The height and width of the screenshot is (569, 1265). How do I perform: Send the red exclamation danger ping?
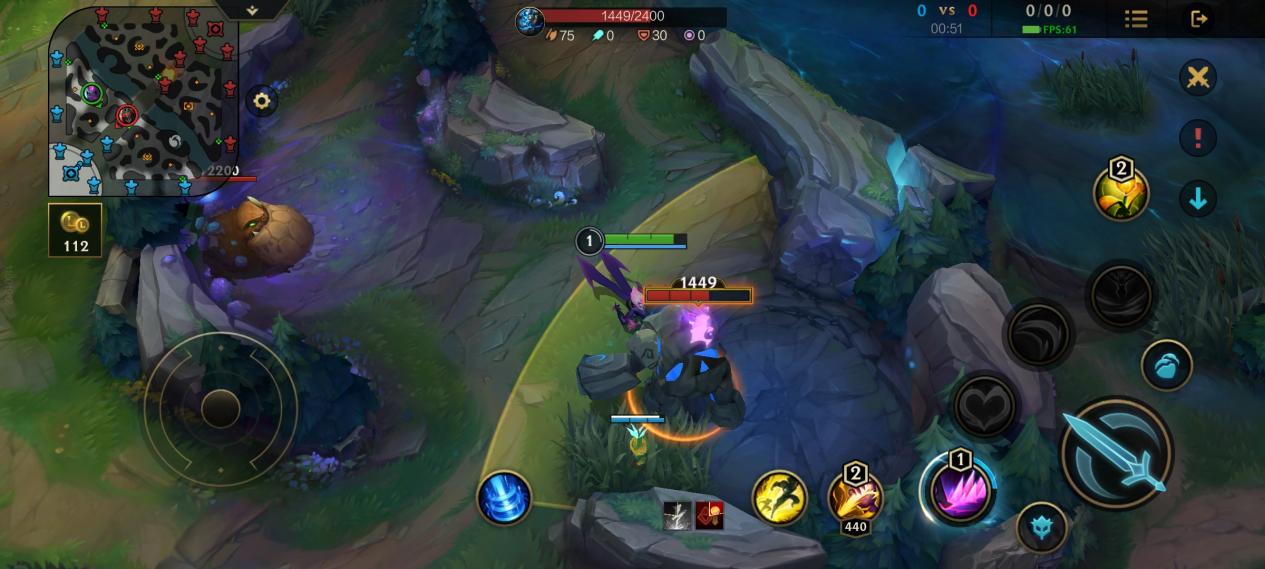1197,138
